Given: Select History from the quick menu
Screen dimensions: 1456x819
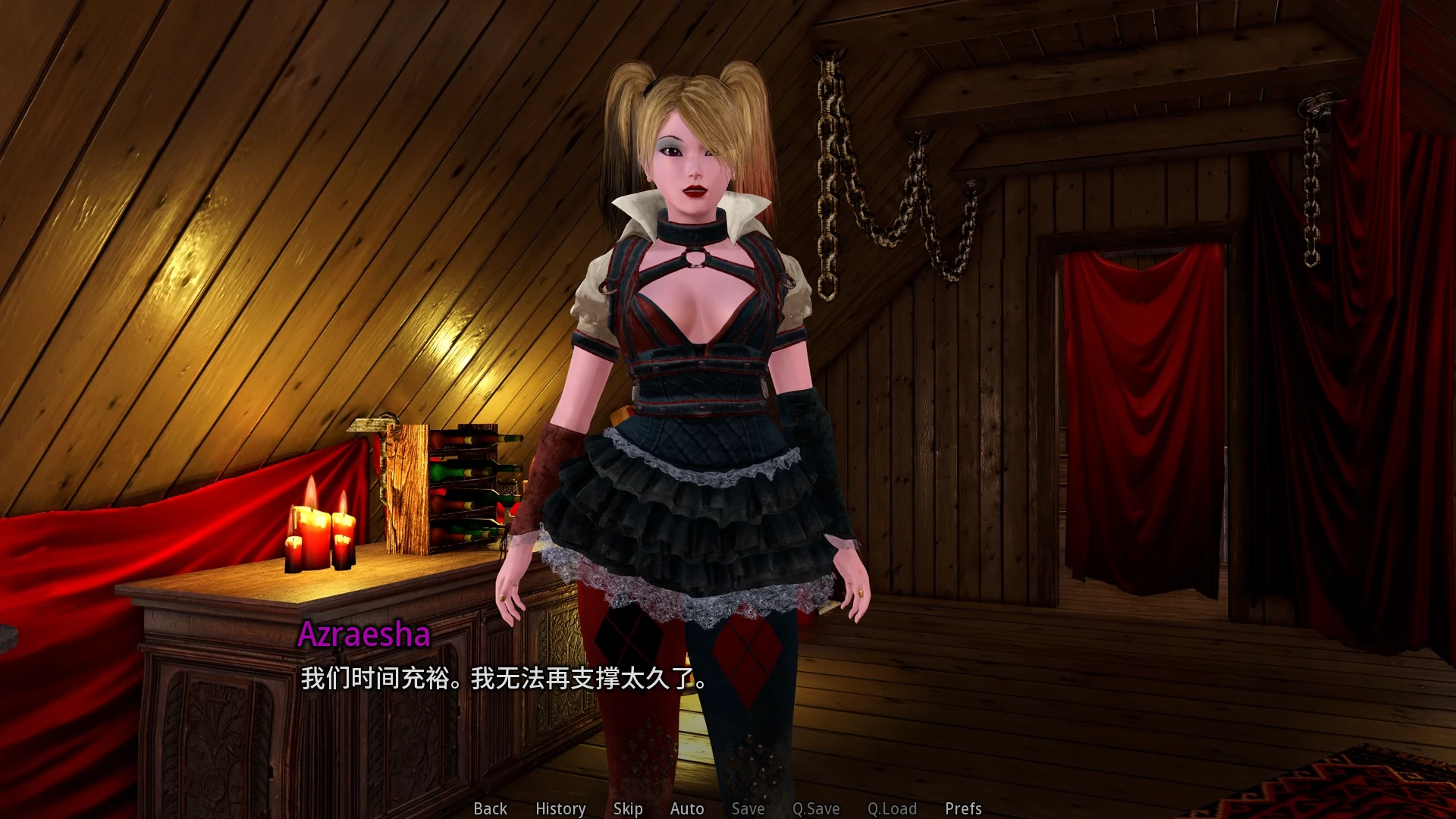Looking at the screenshot, I should (560, 808).
